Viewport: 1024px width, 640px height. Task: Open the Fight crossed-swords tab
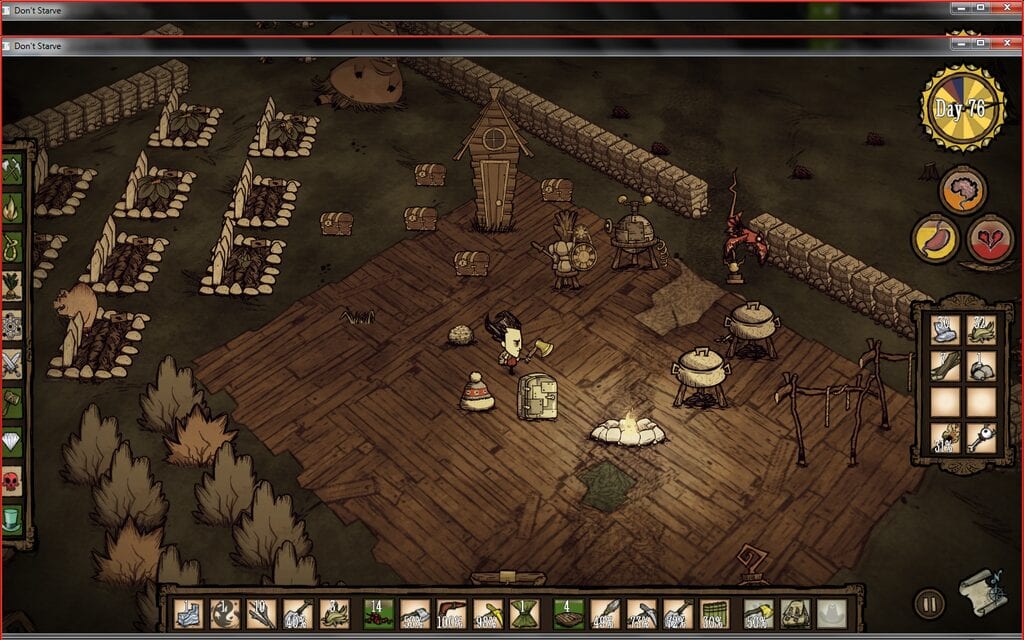coord(12,362)
